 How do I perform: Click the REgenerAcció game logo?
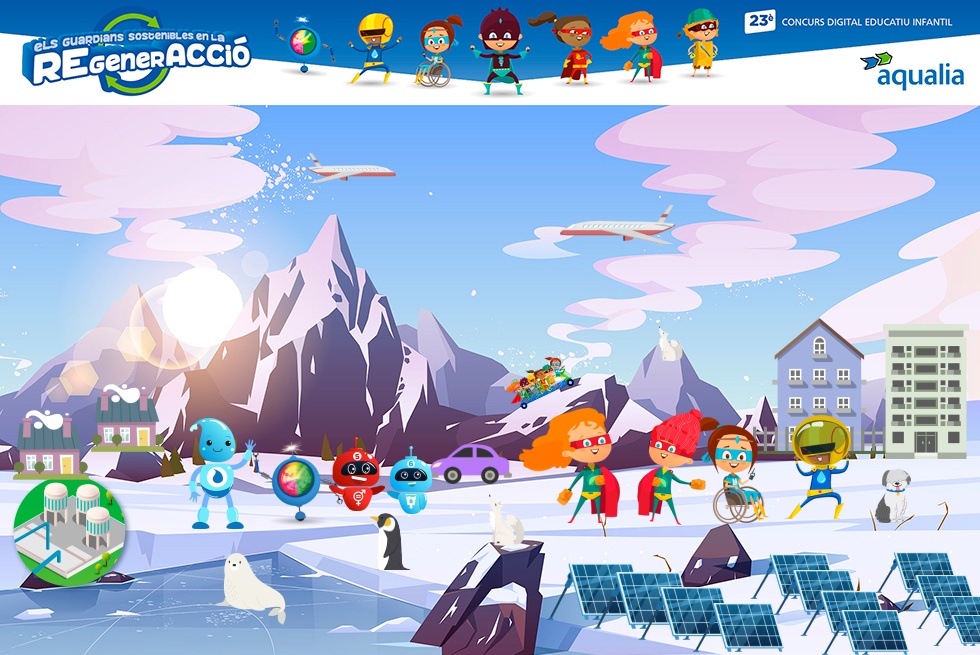tap(137, 57)
